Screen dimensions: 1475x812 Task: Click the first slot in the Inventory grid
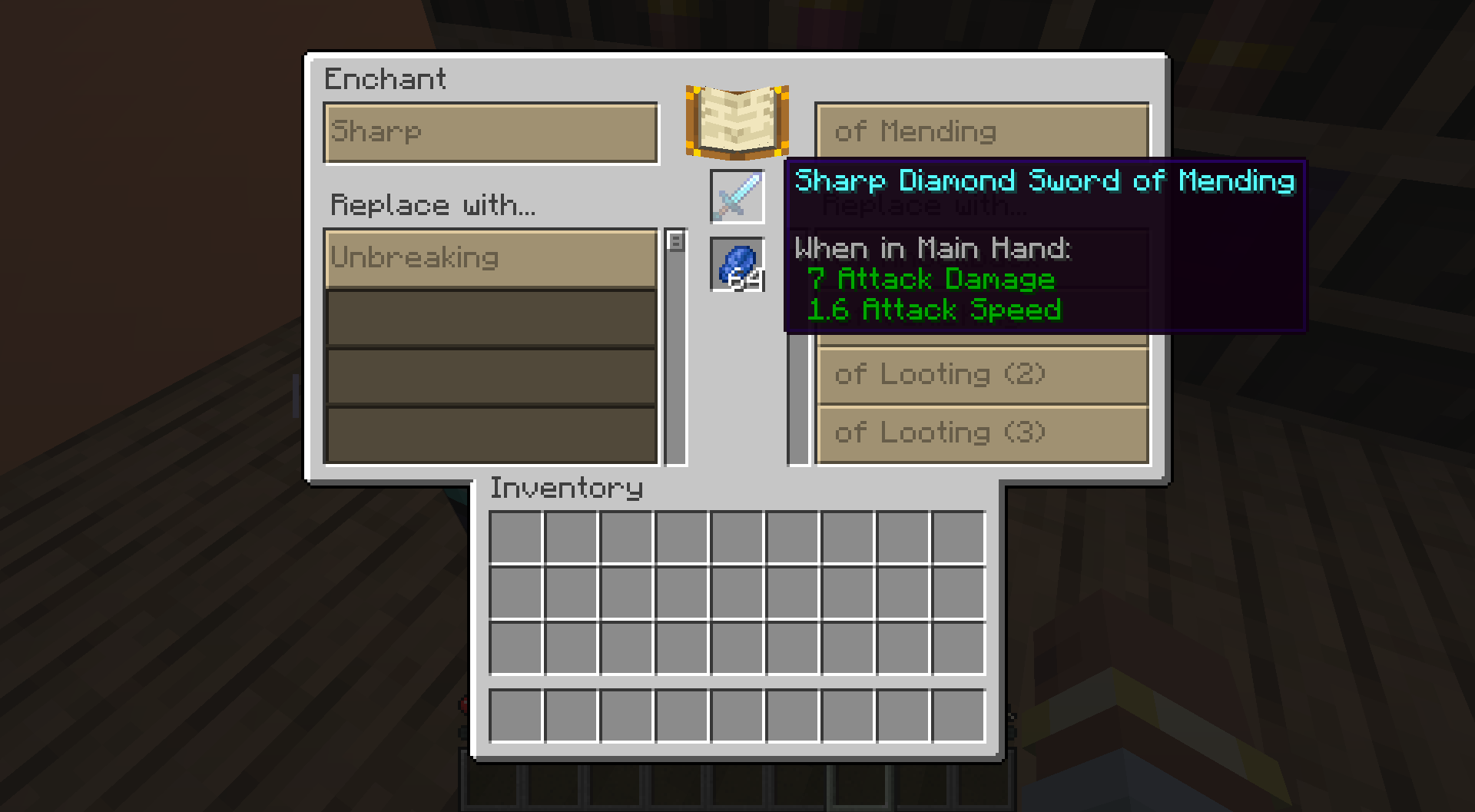515,536
